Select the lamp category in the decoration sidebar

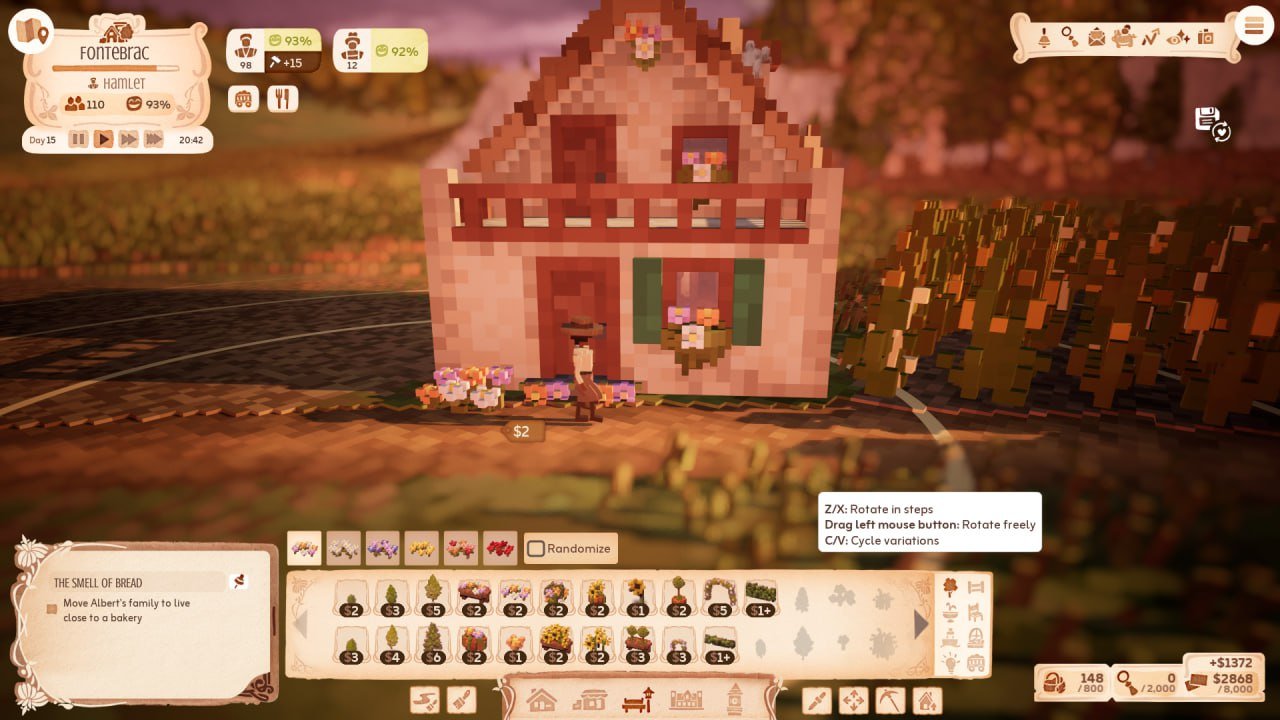951,661
